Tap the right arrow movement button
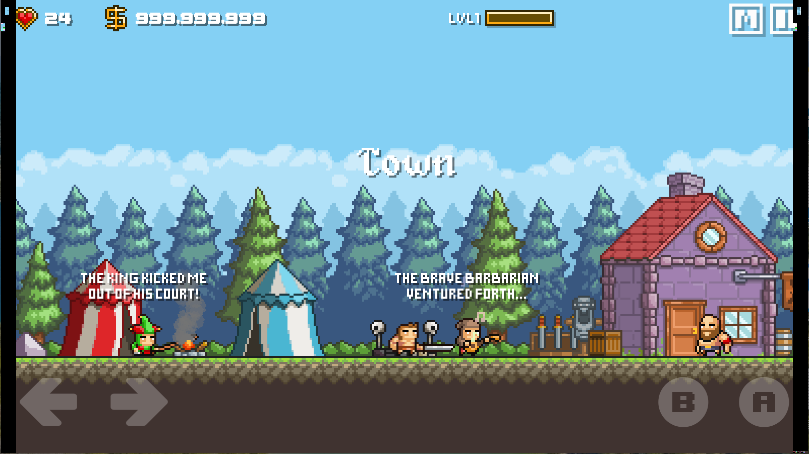Viewport: 809px width, 454px height. [x=139, y=402]
